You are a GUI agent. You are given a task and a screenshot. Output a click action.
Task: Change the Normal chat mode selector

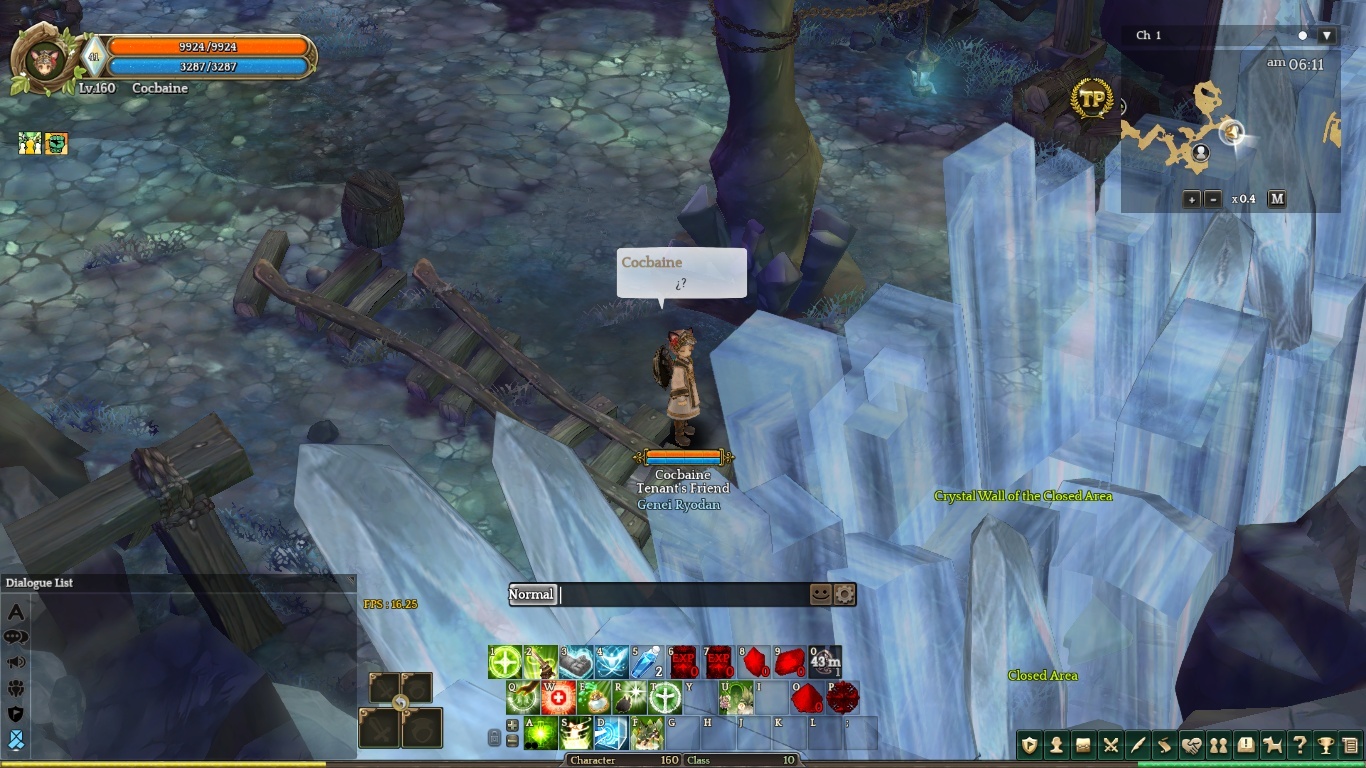[531, 594]
